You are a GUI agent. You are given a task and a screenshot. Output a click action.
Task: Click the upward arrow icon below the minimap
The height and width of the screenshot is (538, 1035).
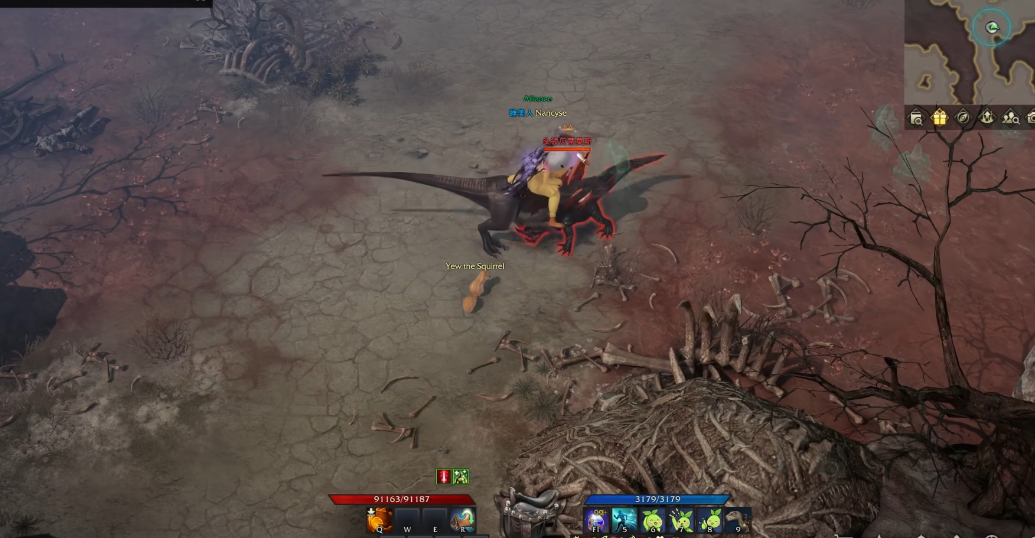pyautogui.click(x=985, y=117)
